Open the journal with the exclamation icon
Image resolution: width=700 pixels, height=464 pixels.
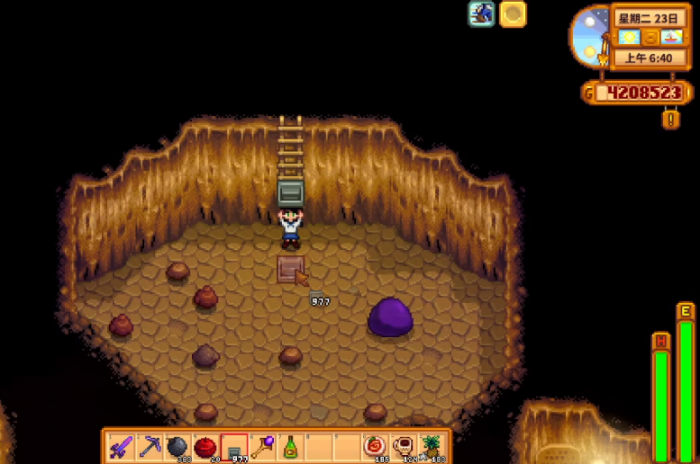click(x=671, y=120)
